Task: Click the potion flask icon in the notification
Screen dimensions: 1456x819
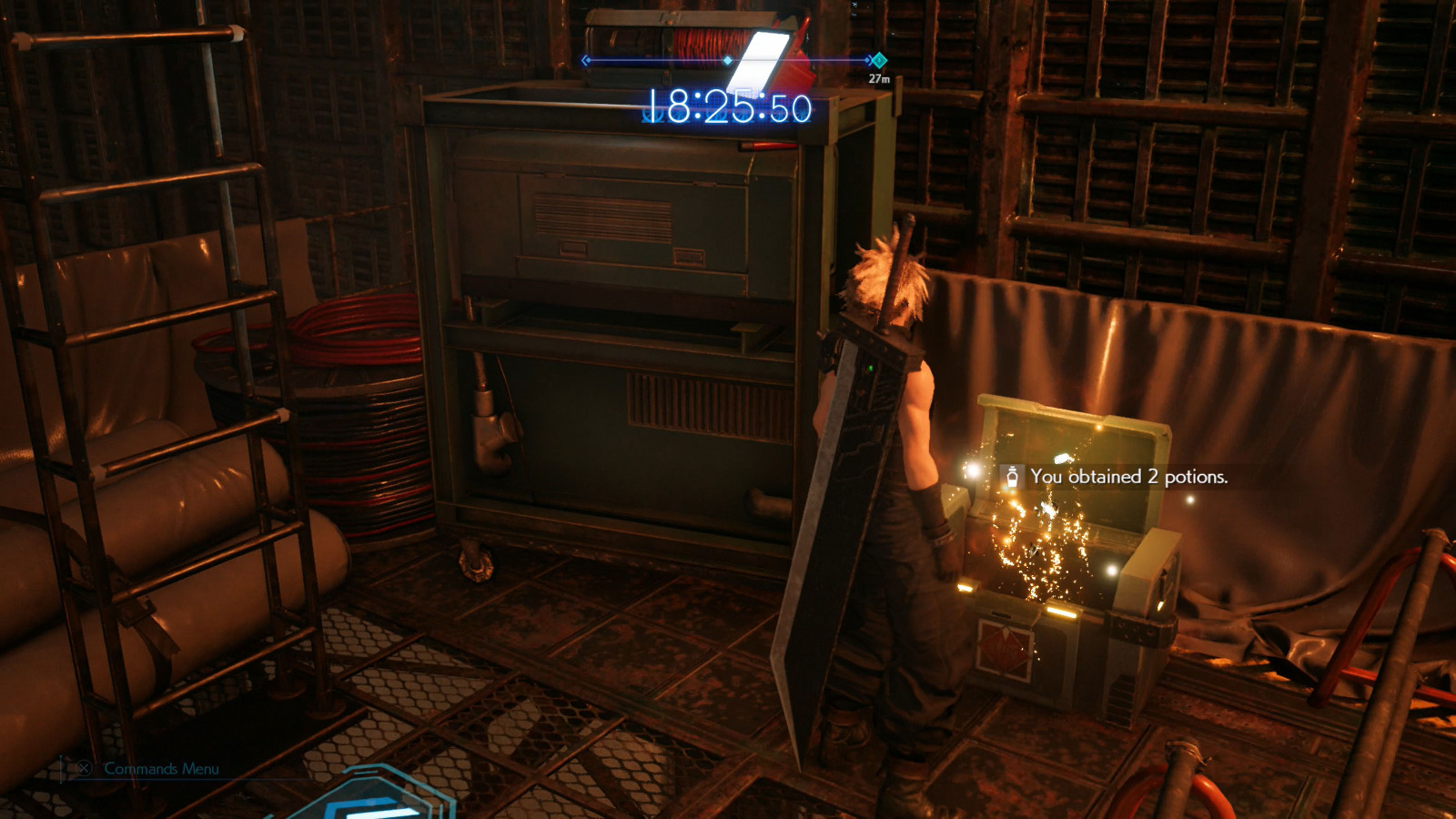Action: (x=1013, y=476)
